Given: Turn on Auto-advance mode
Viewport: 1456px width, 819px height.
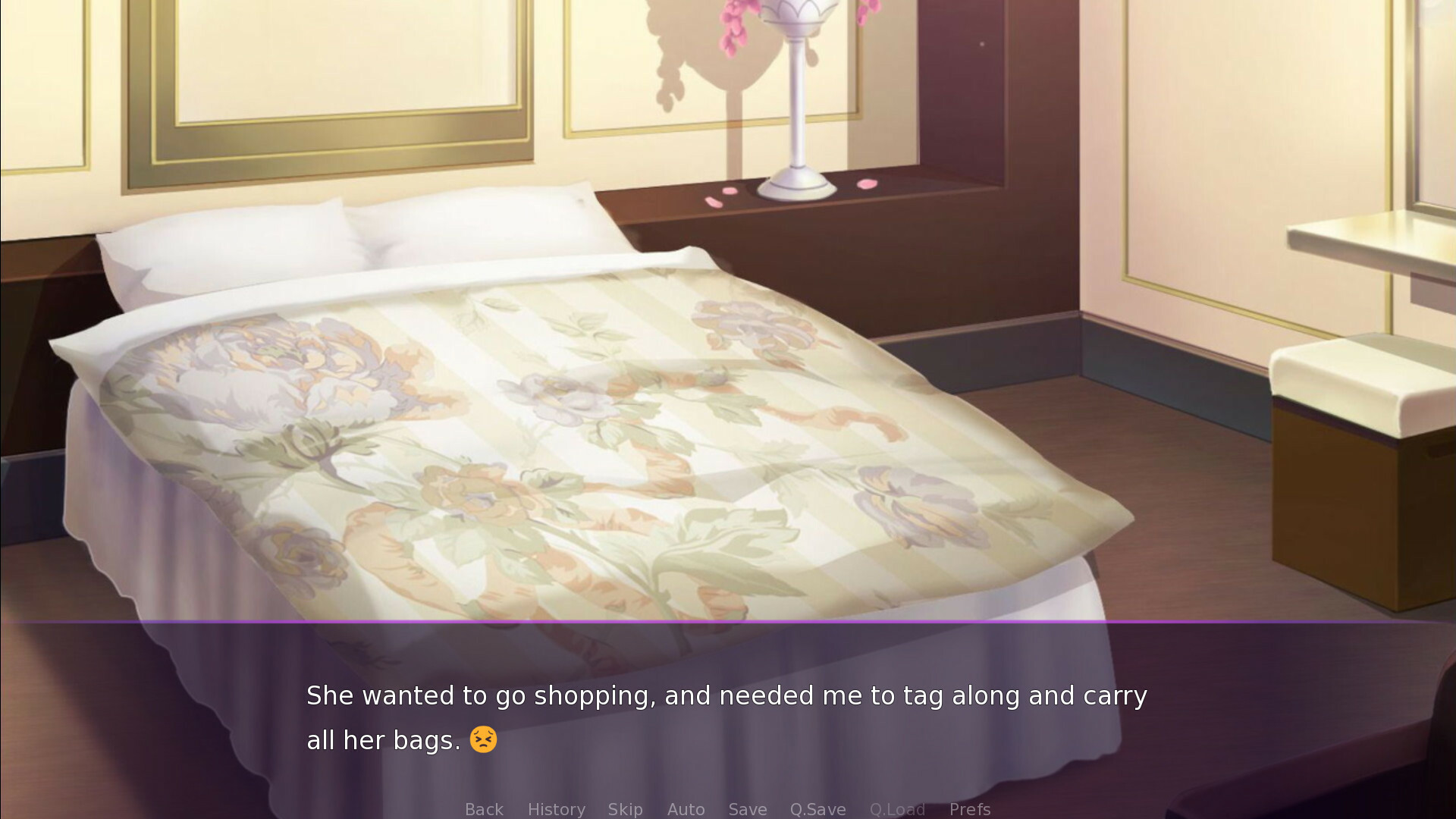Looking at the screenshot, I should click(686, 809).
